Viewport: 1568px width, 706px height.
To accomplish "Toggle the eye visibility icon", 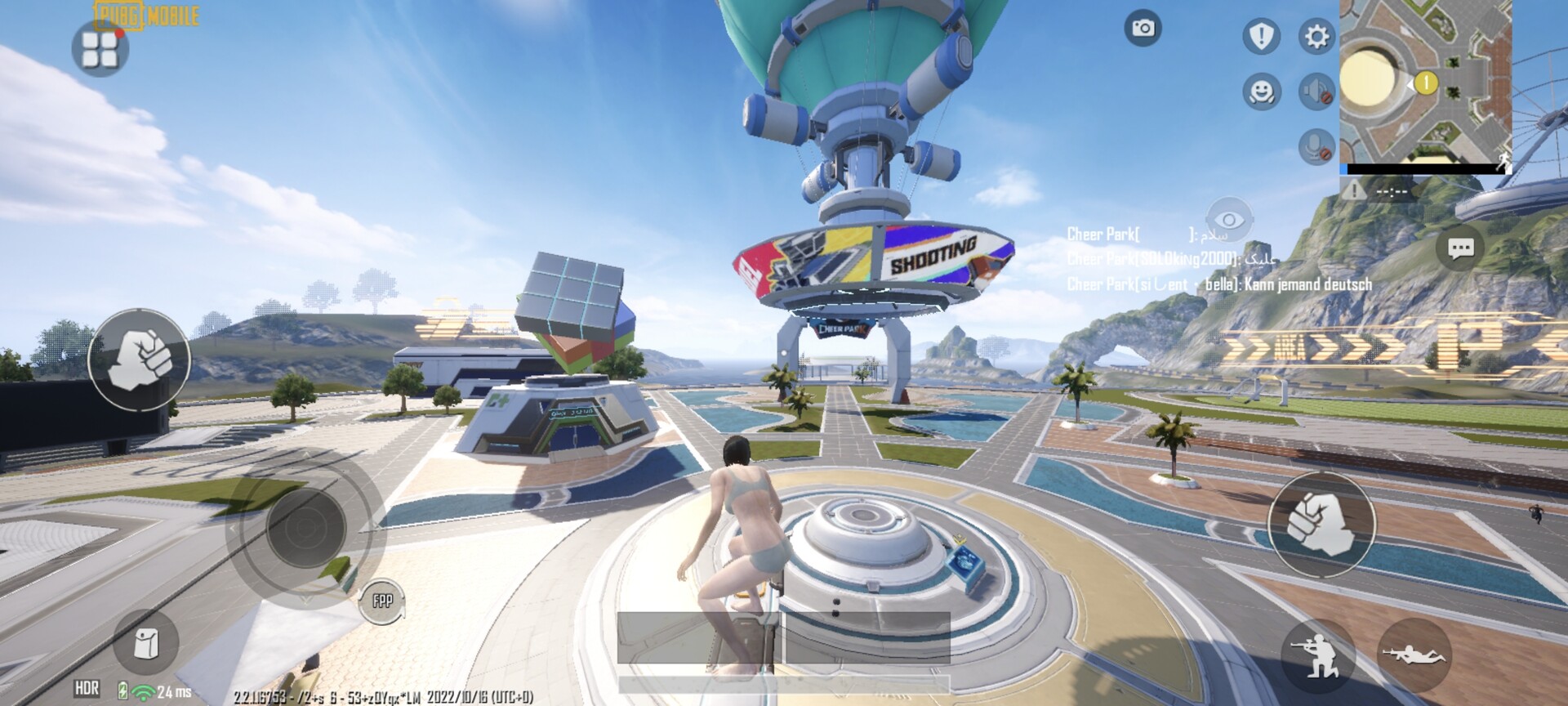I will point(1228,220).
